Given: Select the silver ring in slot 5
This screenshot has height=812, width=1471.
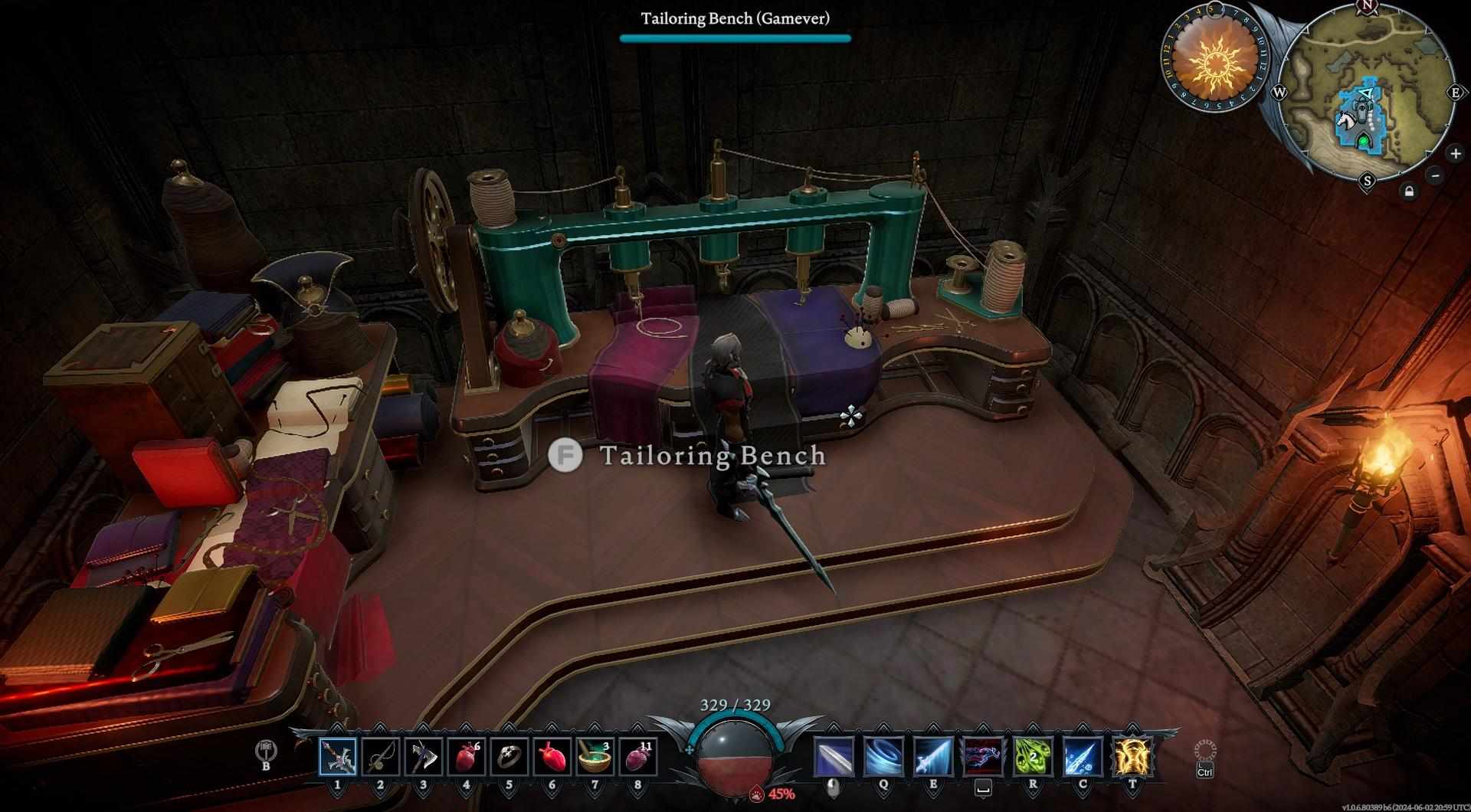Looking at the screenshot, I should 509,756.
